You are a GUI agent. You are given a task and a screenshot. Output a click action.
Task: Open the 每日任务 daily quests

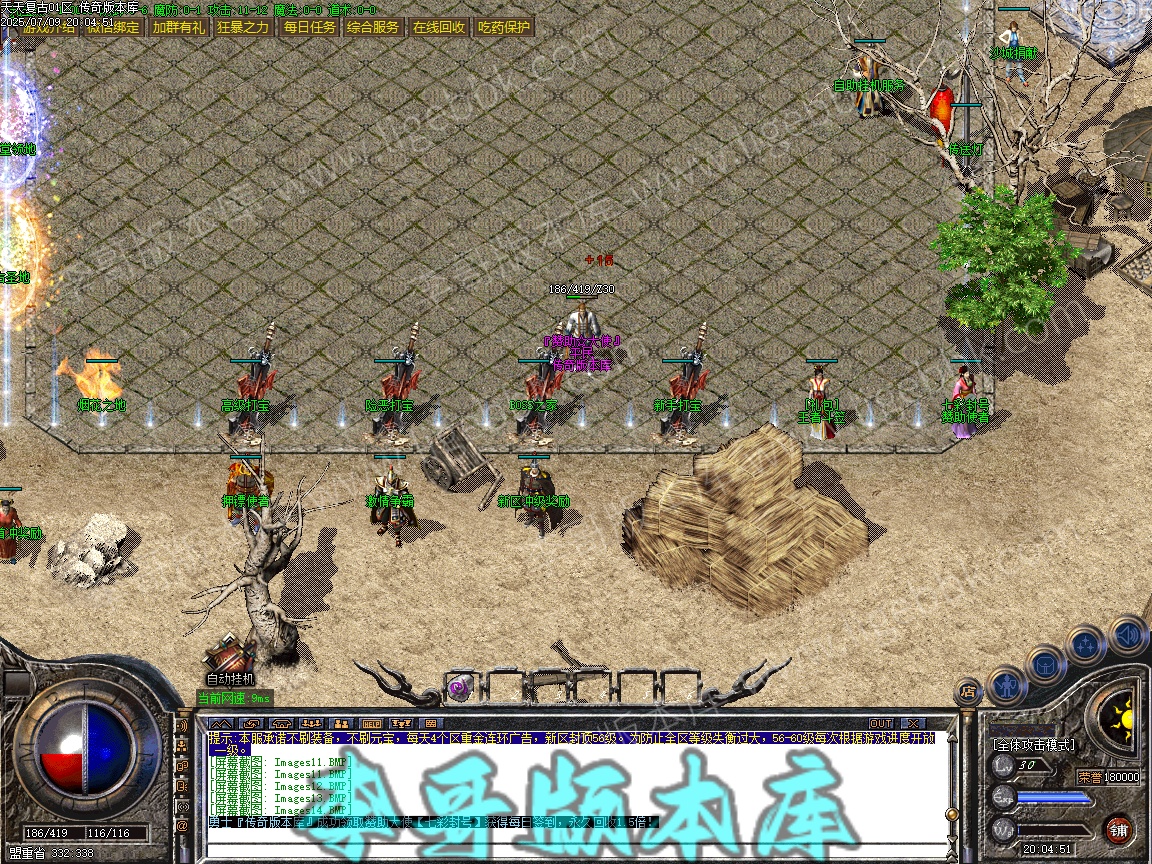309,27
